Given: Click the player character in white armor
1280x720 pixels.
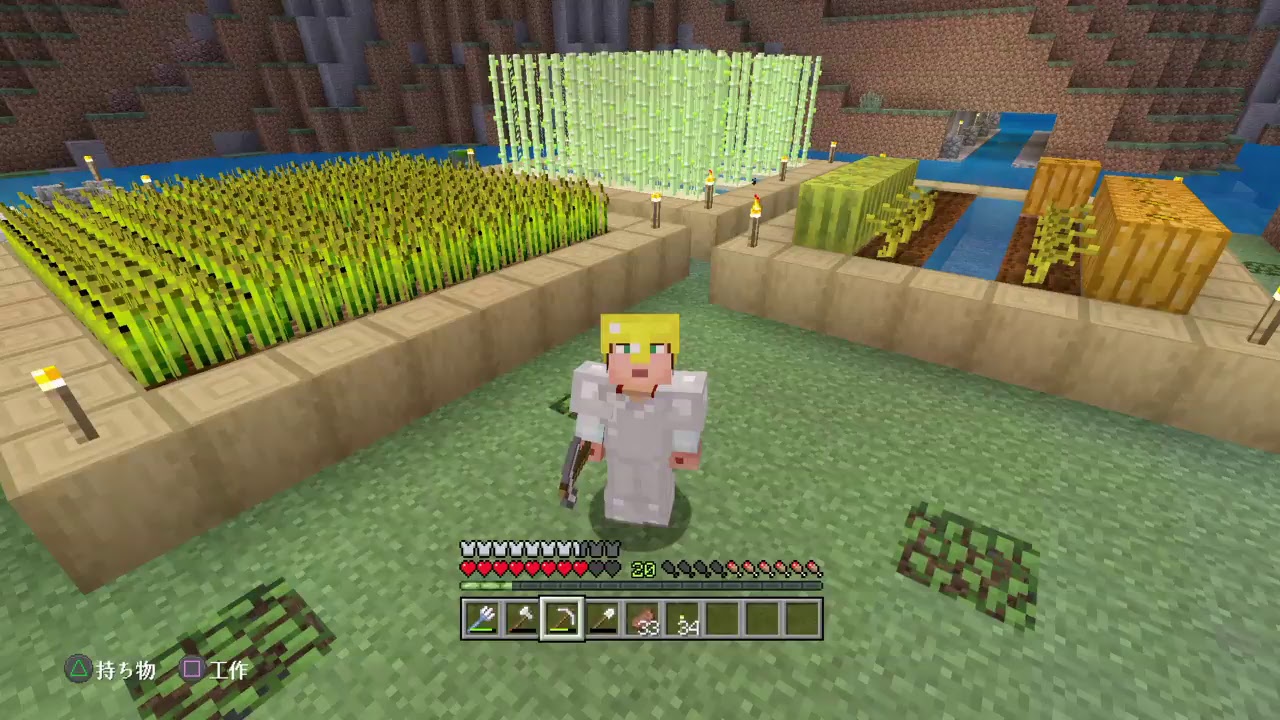Looking at the screenshot, I should [637, 420].
